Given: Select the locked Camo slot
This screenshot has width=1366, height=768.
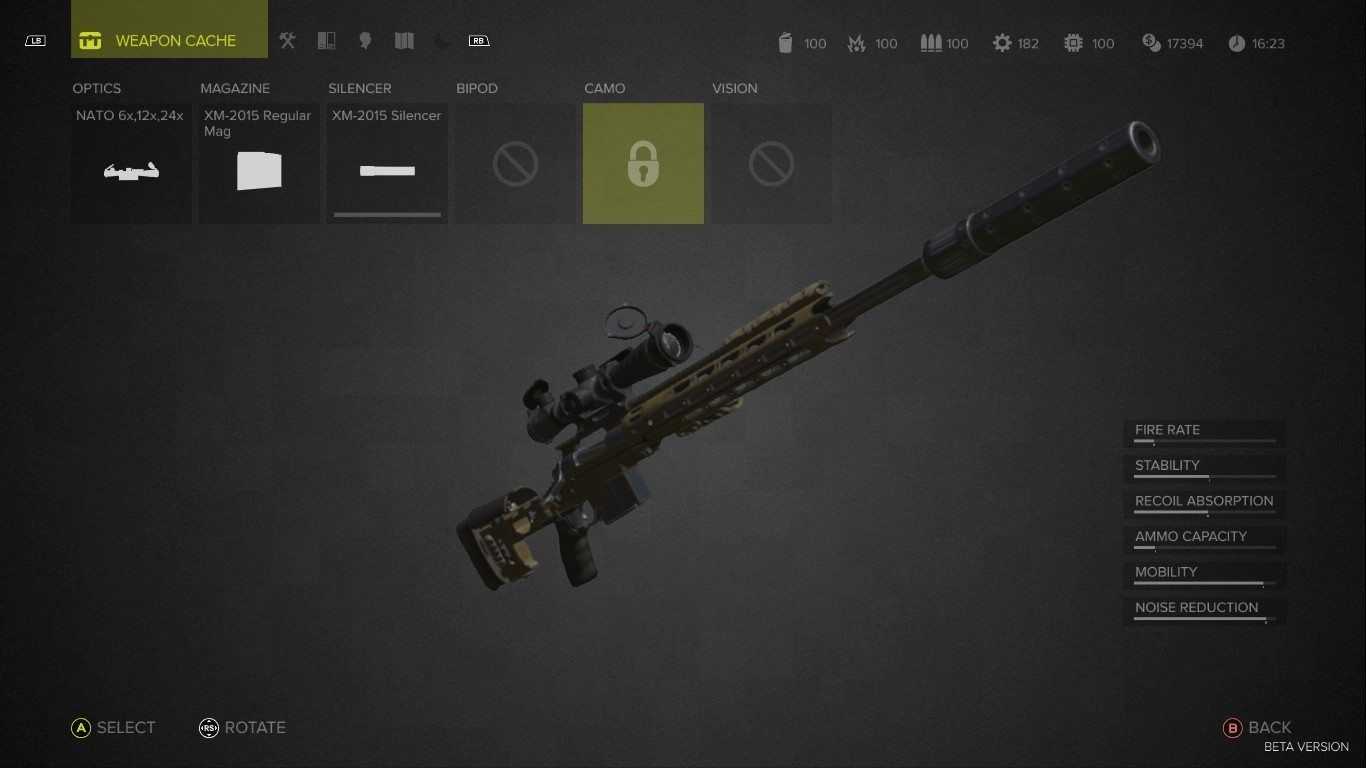Looking at the screenshot, I should pos(643,164).
